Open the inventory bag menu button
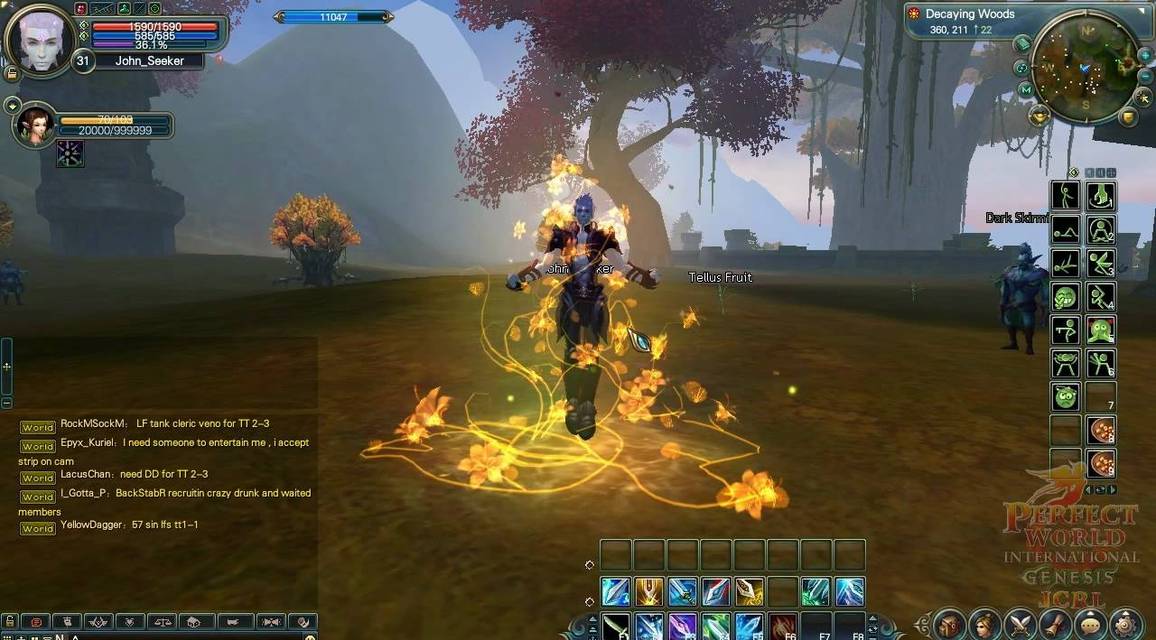The image size is (1156, 640). click(x=950, y=624)
